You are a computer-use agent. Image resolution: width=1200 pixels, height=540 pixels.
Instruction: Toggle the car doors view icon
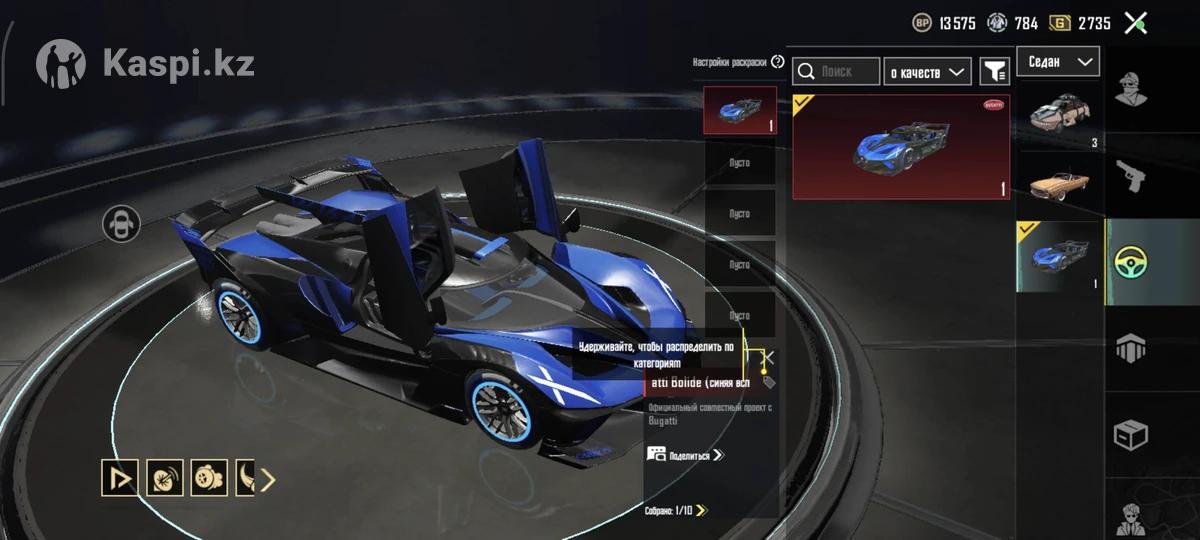click(x=121, y=223)
